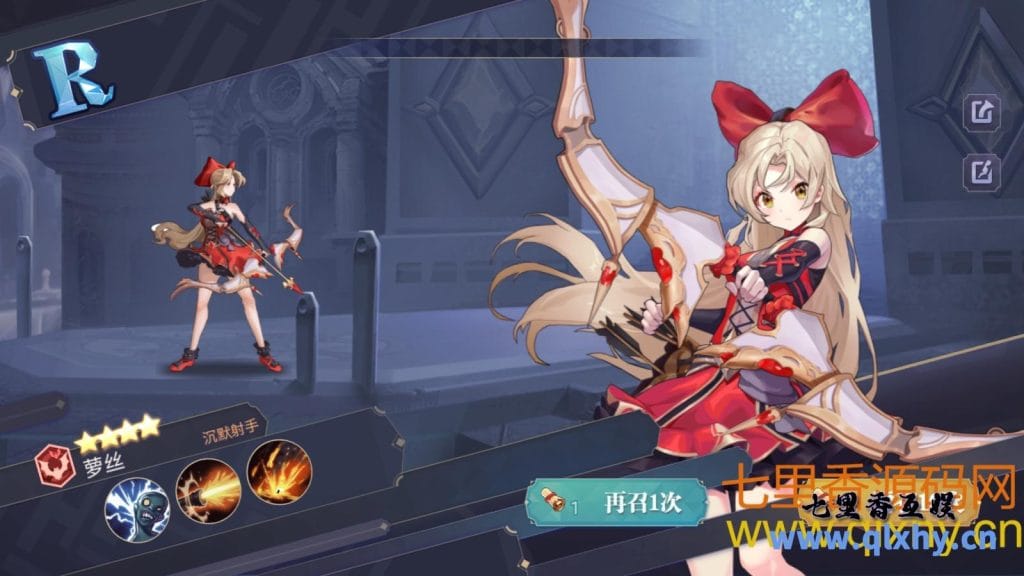
Task: Select the flaming arrow shot skill
Action: pos(207,486)
